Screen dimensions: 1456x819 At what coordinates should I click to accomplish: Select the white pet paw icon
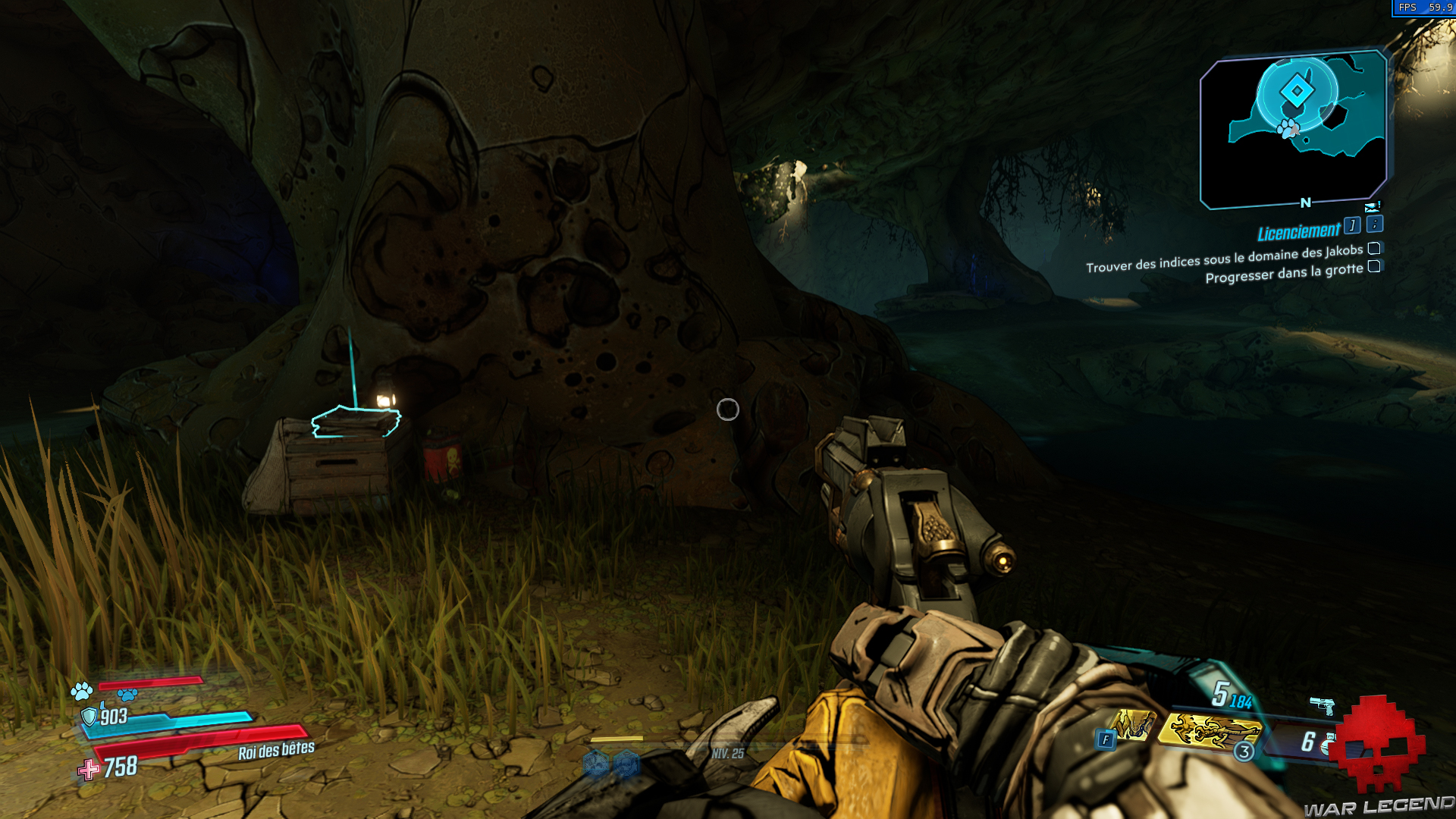pos(81,692)
